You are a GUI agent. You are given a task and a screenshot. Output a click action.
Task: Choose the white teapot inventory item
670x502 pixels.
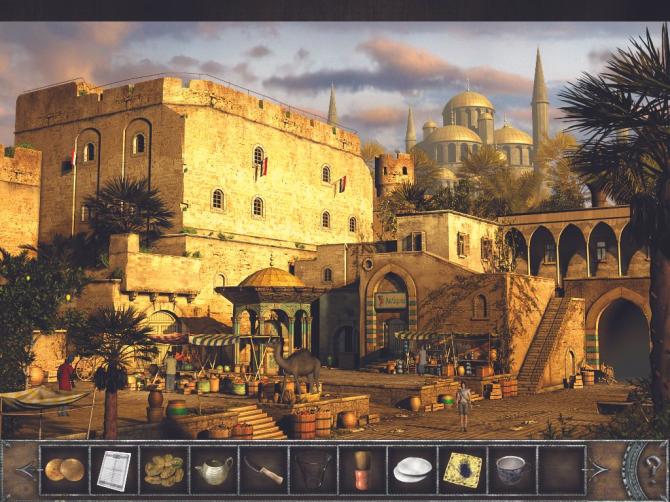click(213, 469)
